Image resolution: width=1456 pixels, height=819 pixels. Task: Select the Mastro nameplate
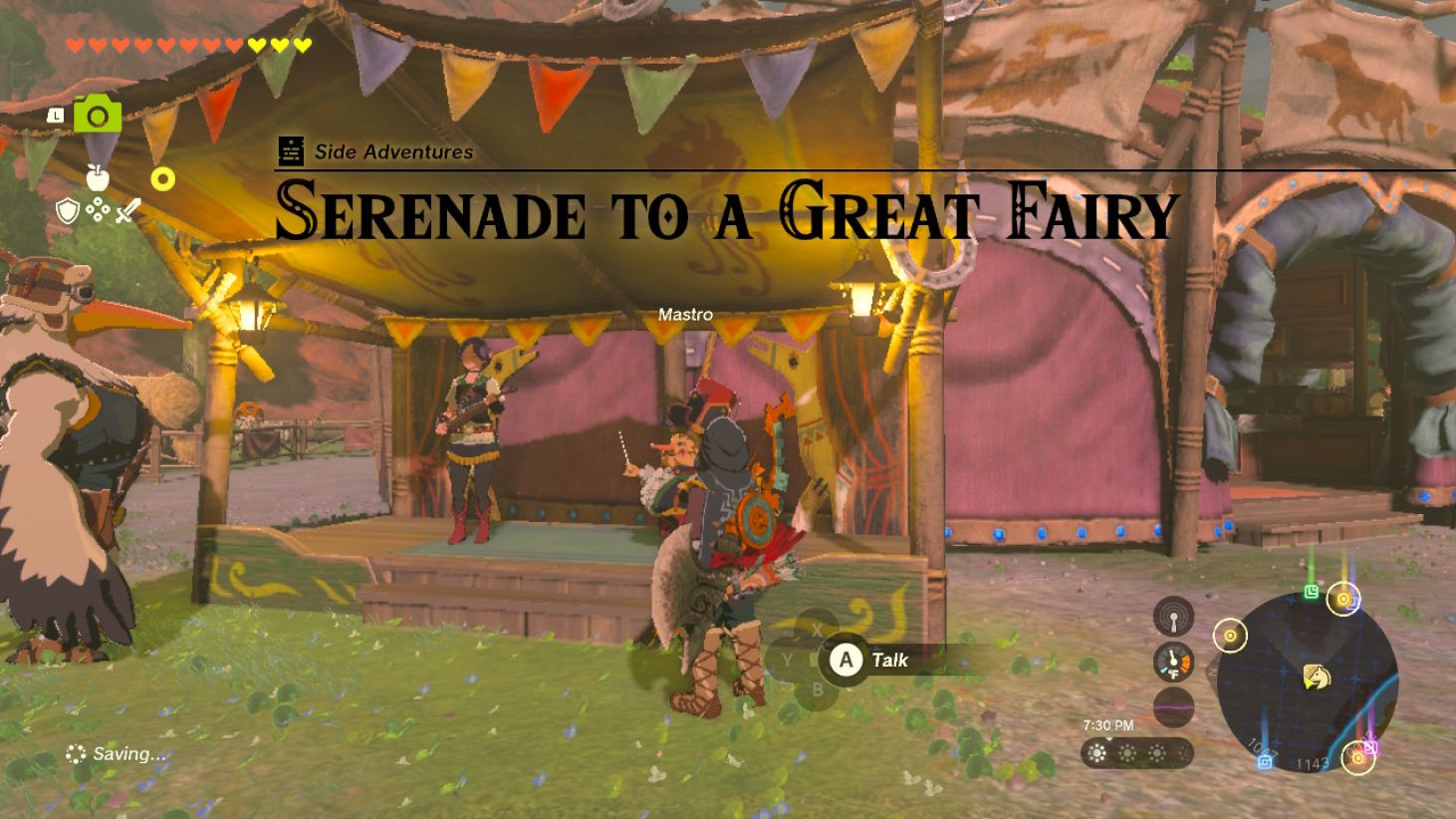click(685, 314)
